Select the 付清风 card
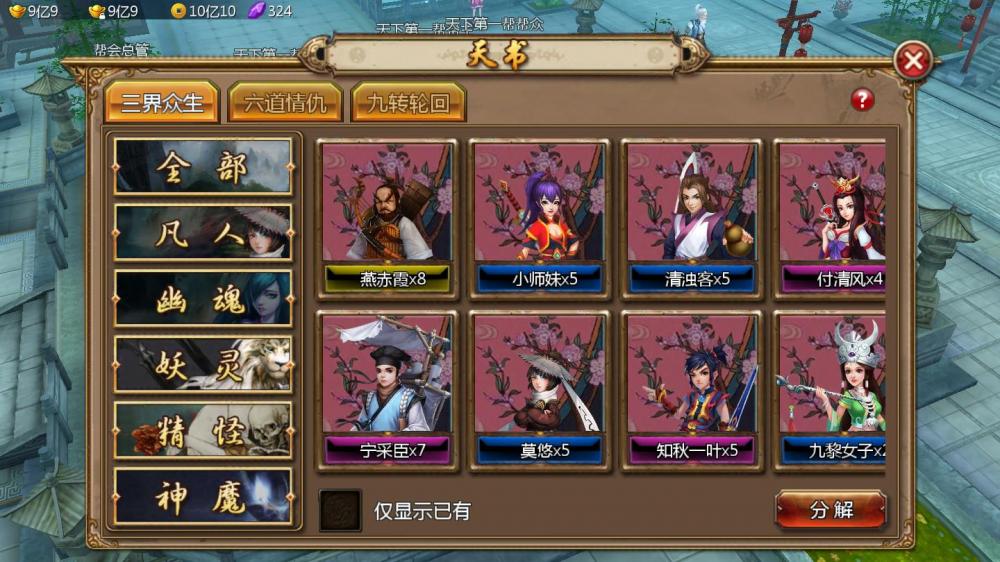 [832, 216]
